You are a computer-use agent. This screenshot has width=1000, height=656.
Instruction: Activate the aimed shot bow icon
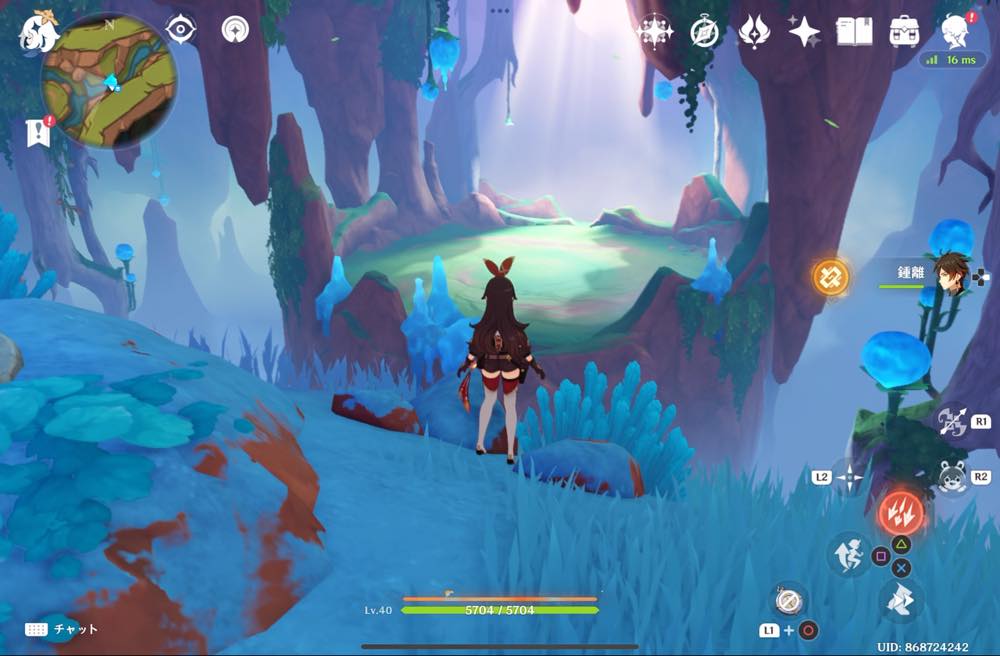tap(950, 421)
